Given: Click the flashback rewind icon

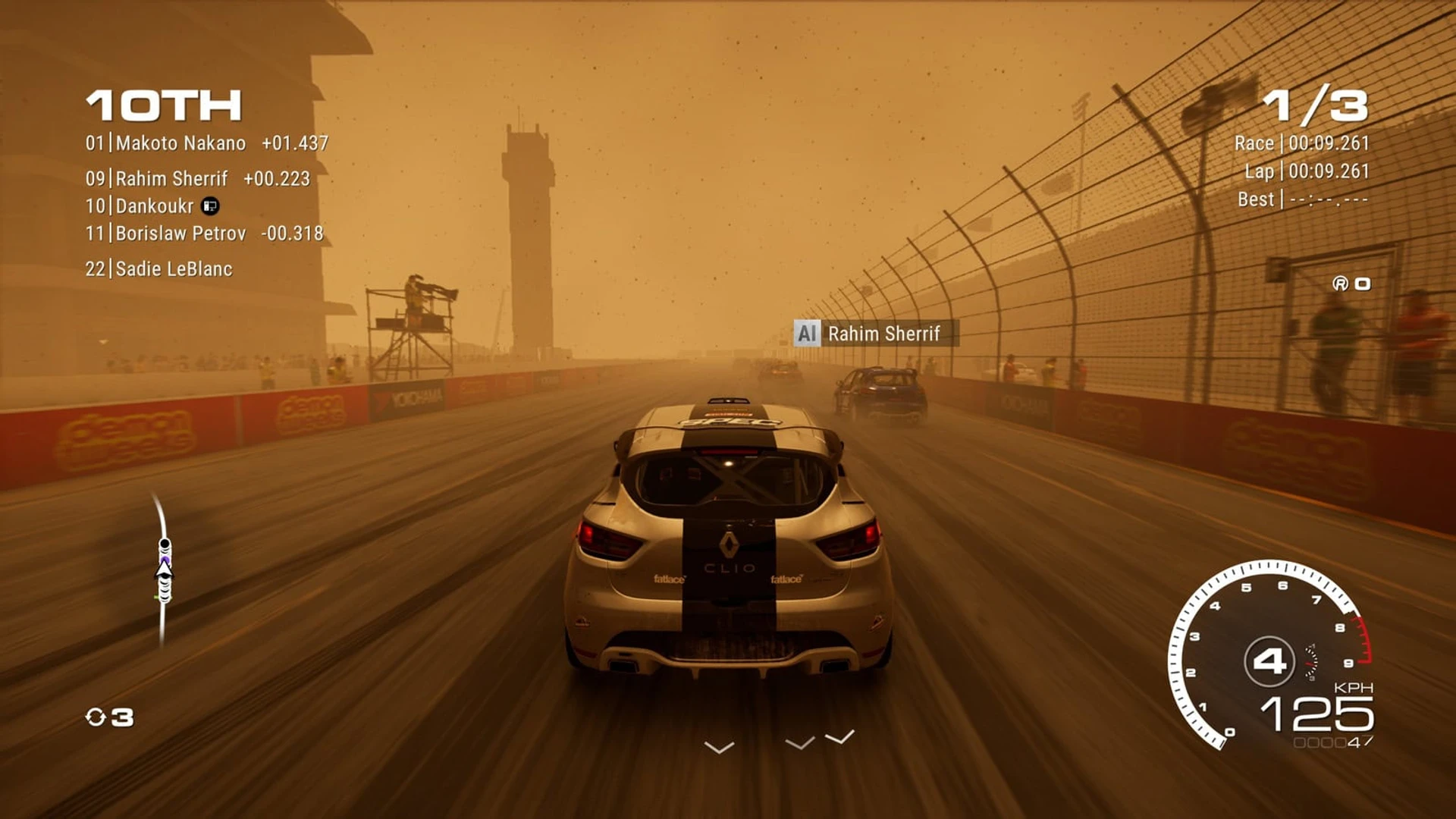Looking at the screenshot, I should pyautogui.click(x=96, y=717).
